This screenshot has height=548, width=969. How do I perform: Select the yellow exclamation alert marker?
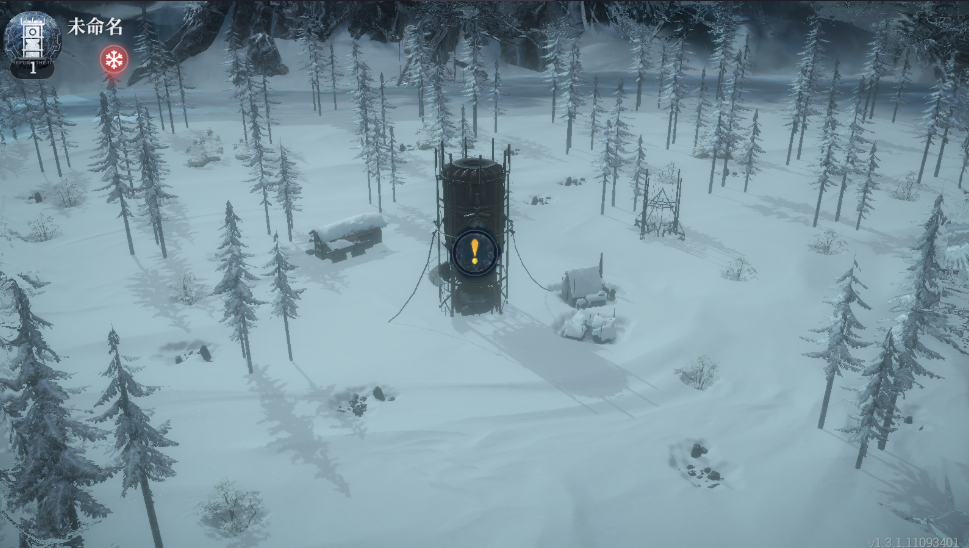tap(474, 252)
